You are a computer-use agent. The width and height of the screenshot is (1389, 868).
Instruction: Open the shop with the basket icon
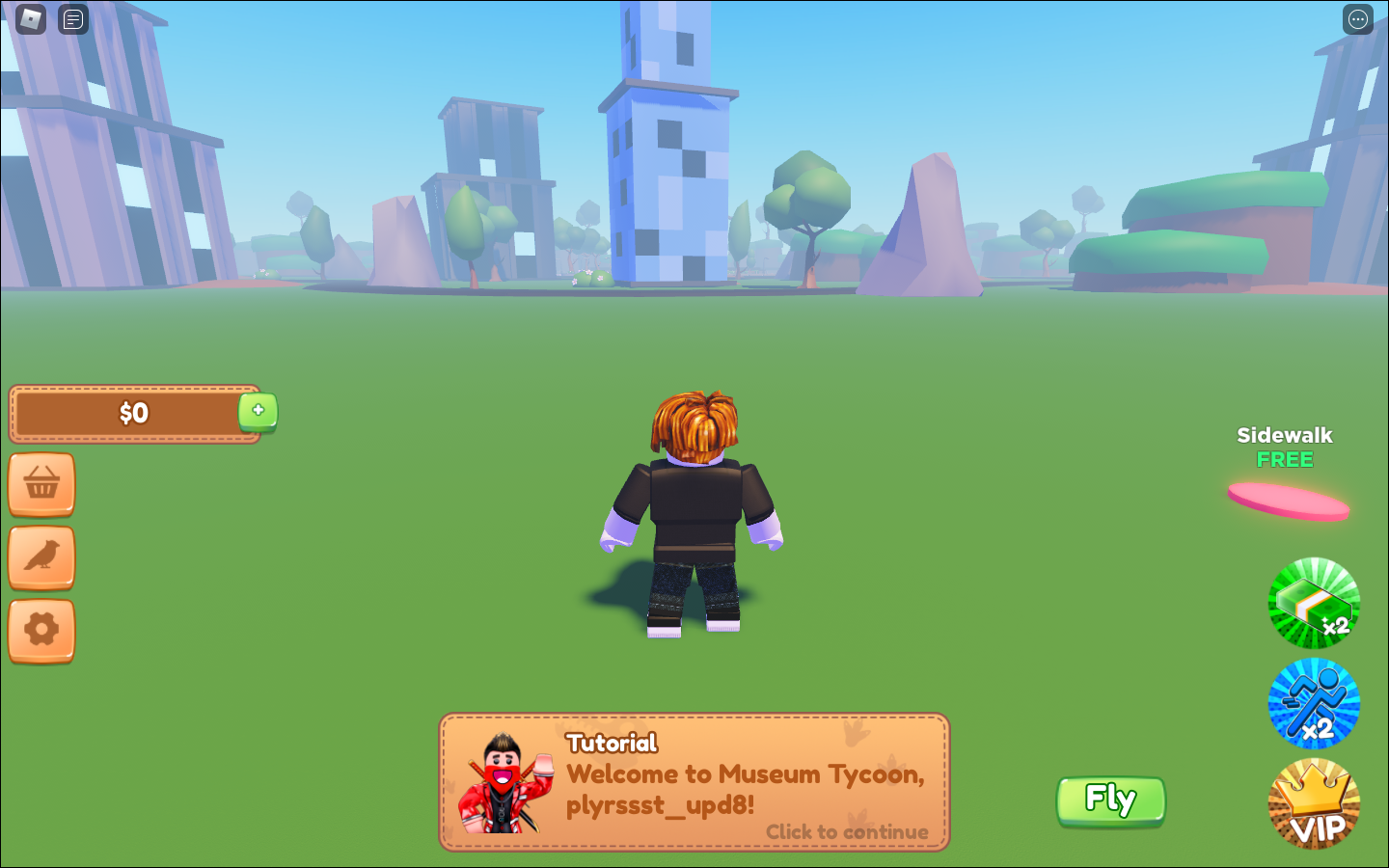(x=41, y=484)
